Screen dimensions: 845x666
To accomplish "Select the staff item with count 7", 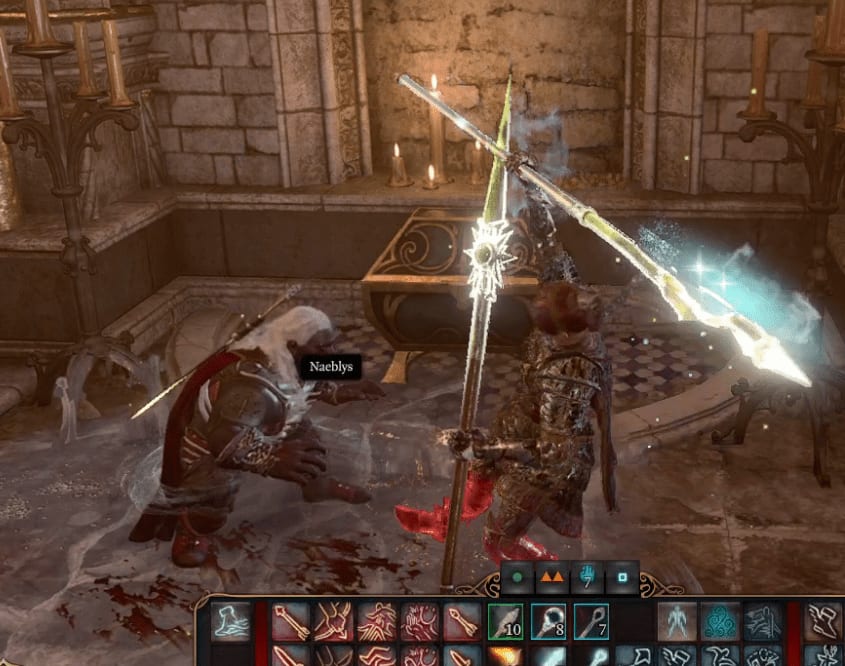I will pos(592,622).
